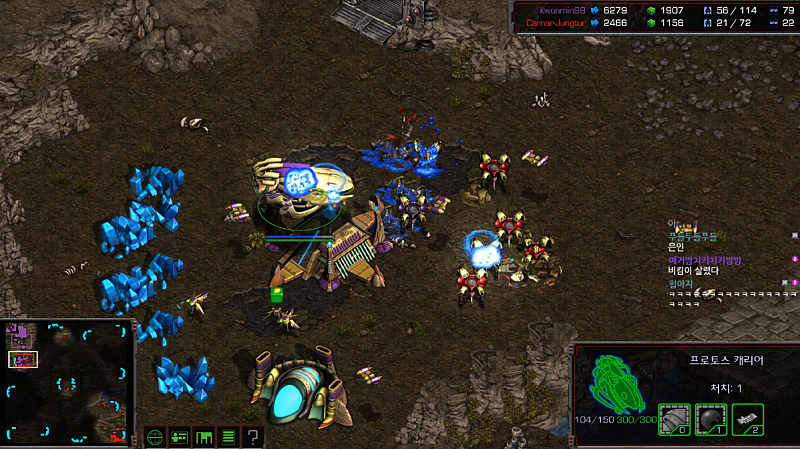Inspect the carrier armor upgrade icon

pyautogui.click(x=674, y=419)
